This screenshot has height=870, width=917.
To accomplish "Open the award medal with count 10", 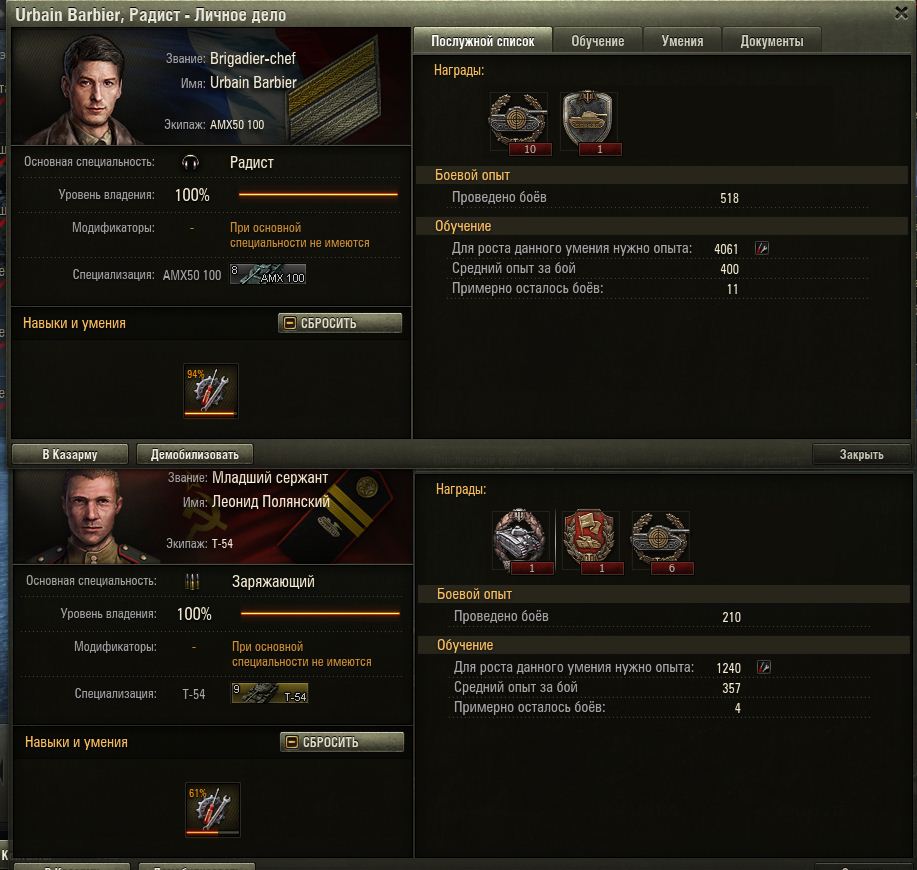I will point(518,122).
